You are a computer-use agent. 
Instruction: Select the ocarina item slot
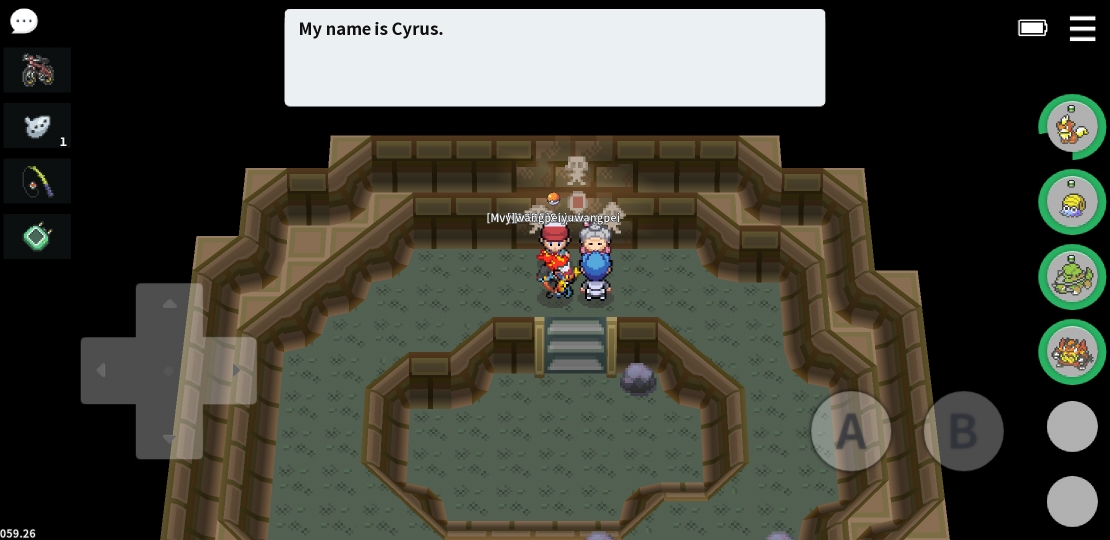[x=37, y=126]
